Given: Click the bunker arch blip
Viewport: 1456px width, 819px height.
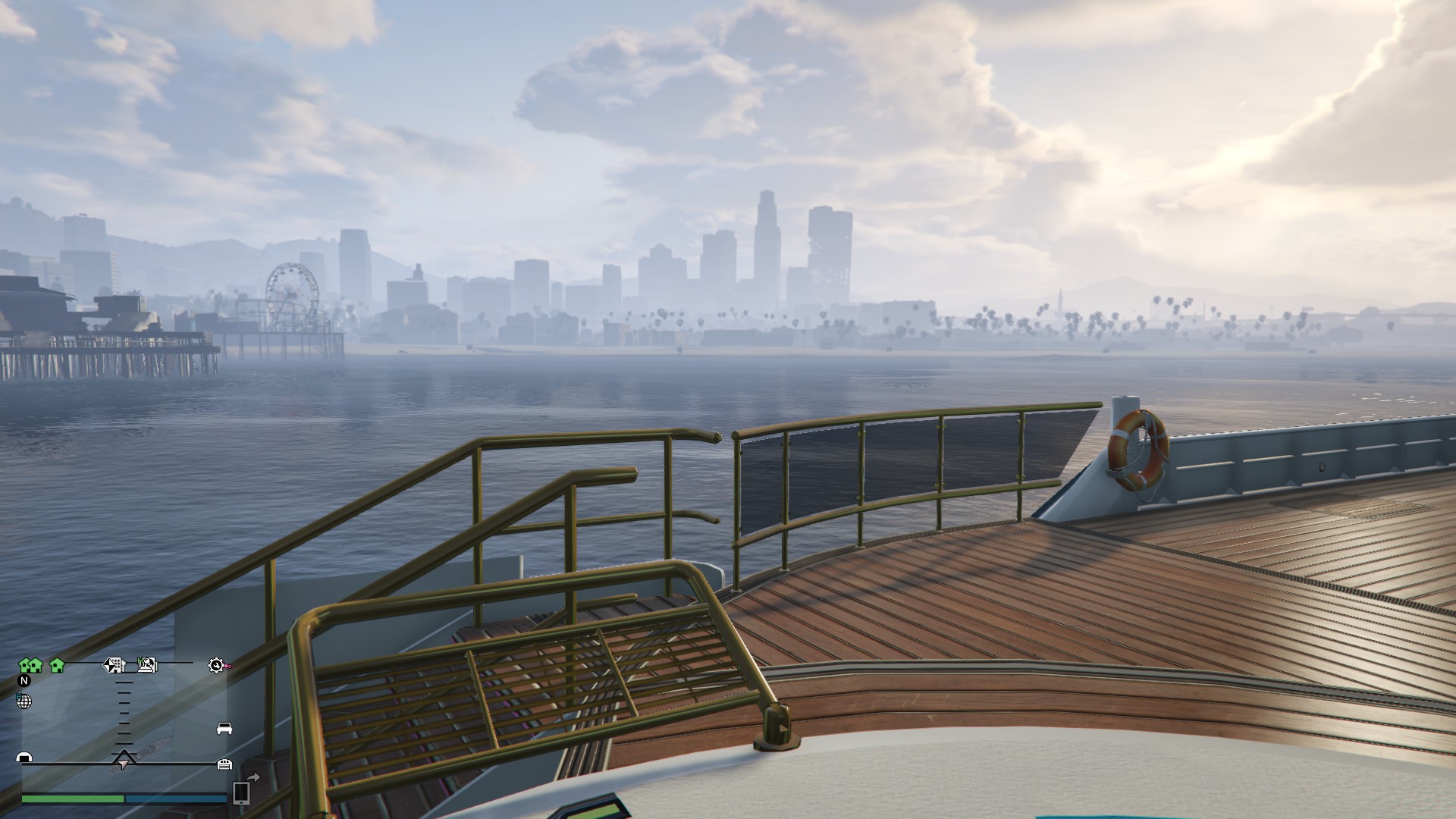Looking at the screenshot, I should [24, 758].
